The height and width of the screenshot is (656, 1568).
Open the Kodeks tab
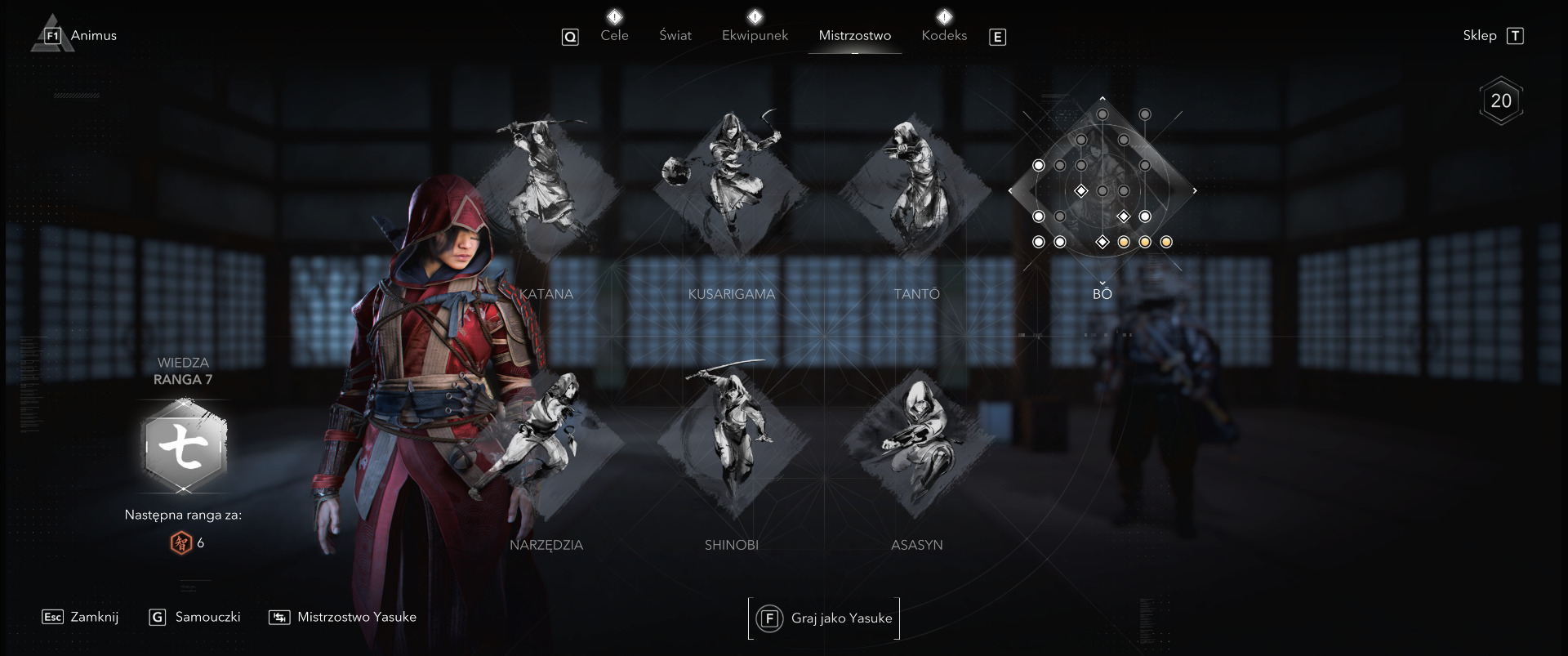pyautogui.click(x=944, y=35)
